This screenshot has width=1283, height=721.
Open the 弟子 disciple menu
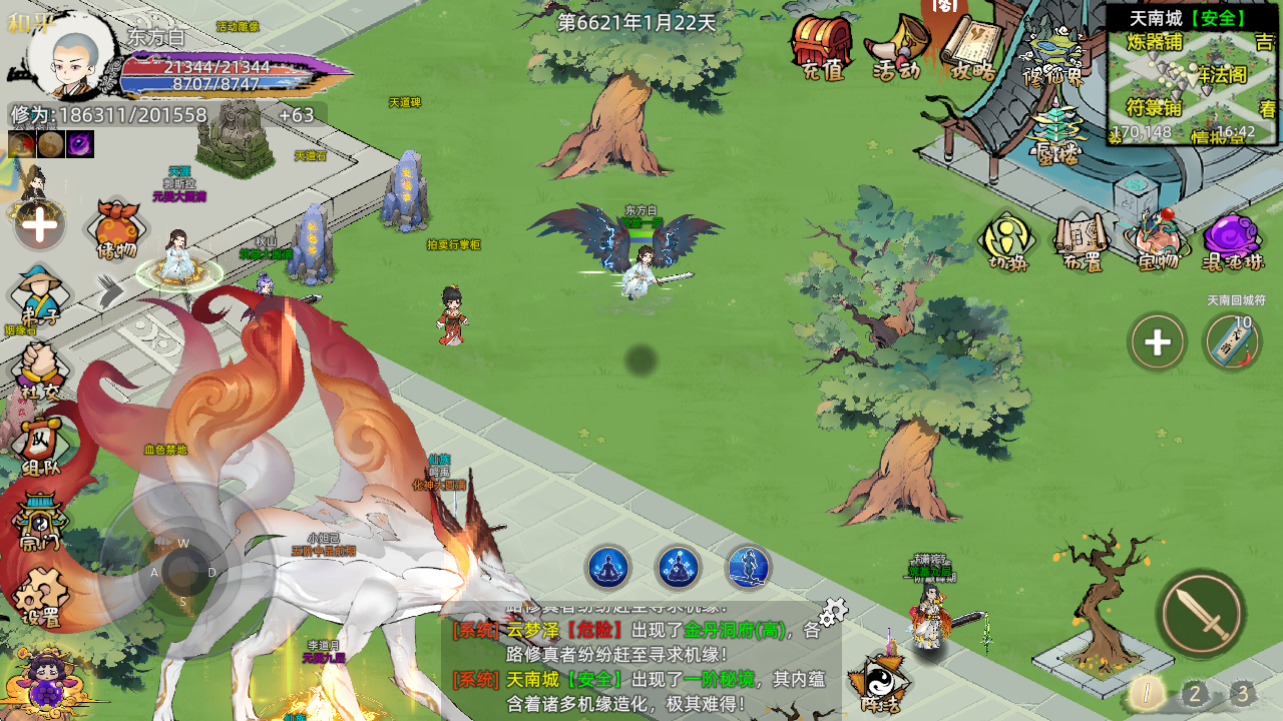38,295
